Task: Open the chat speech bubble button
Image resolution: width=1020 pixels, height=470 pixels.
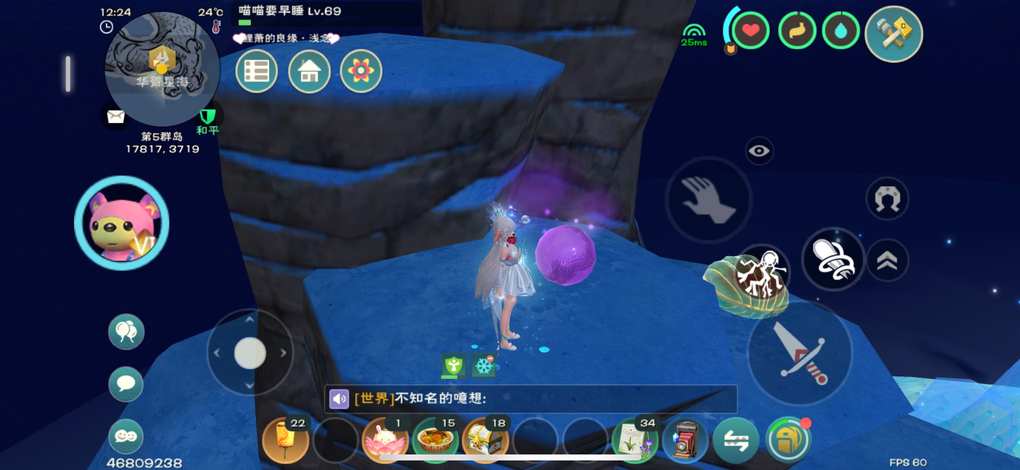Action: 126,384
